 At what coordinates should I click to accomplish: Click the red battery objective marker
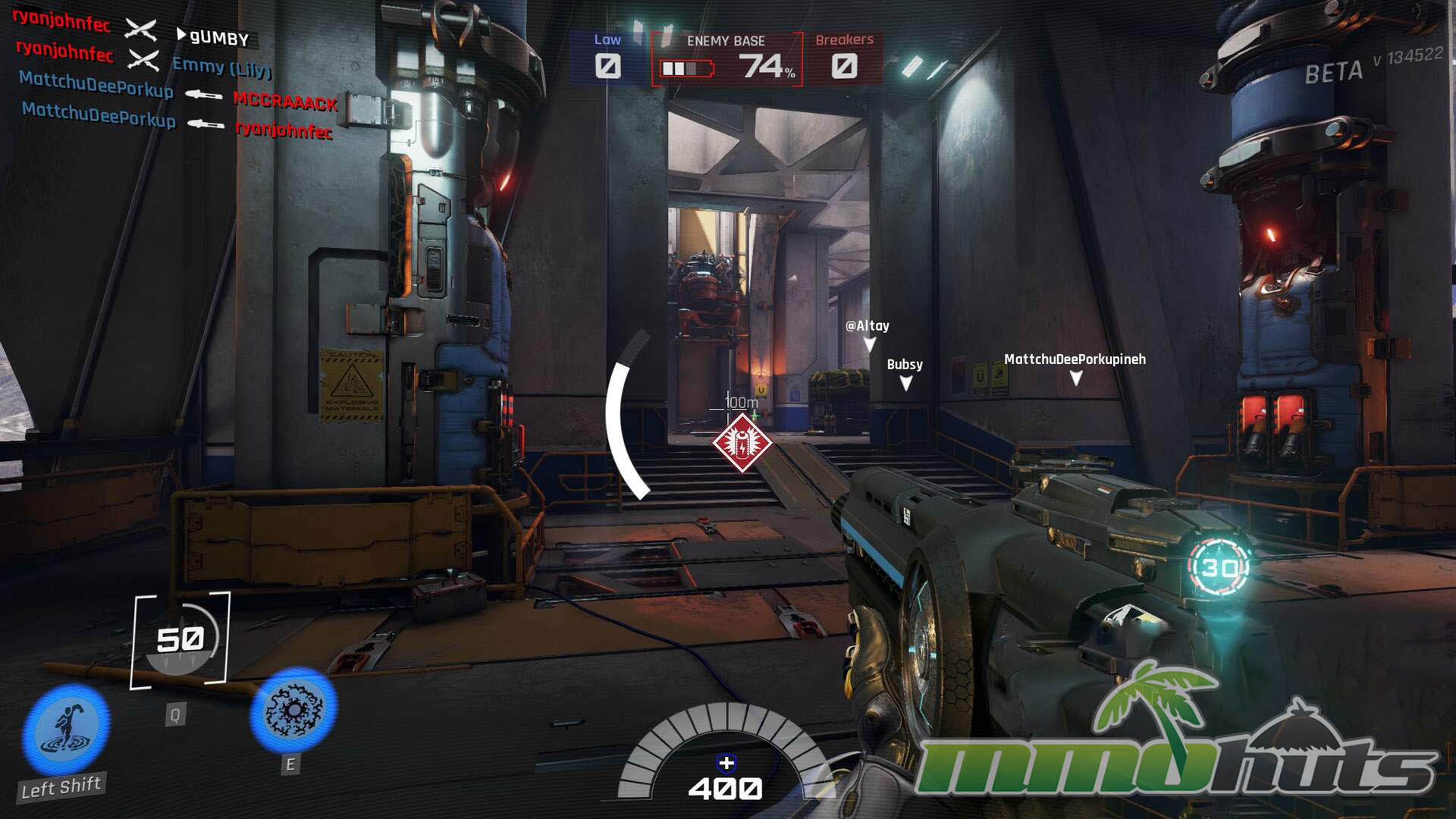tap(742, 443)
